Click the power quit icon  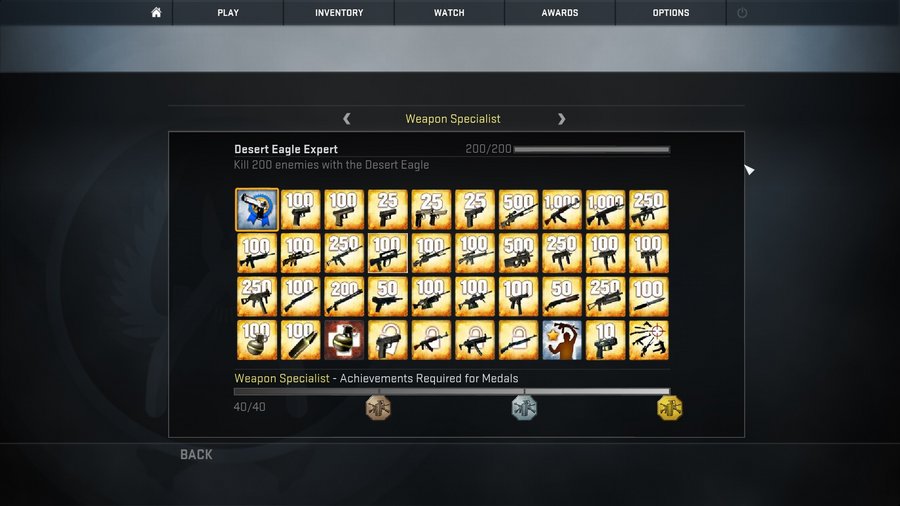[x=742, y=13]
